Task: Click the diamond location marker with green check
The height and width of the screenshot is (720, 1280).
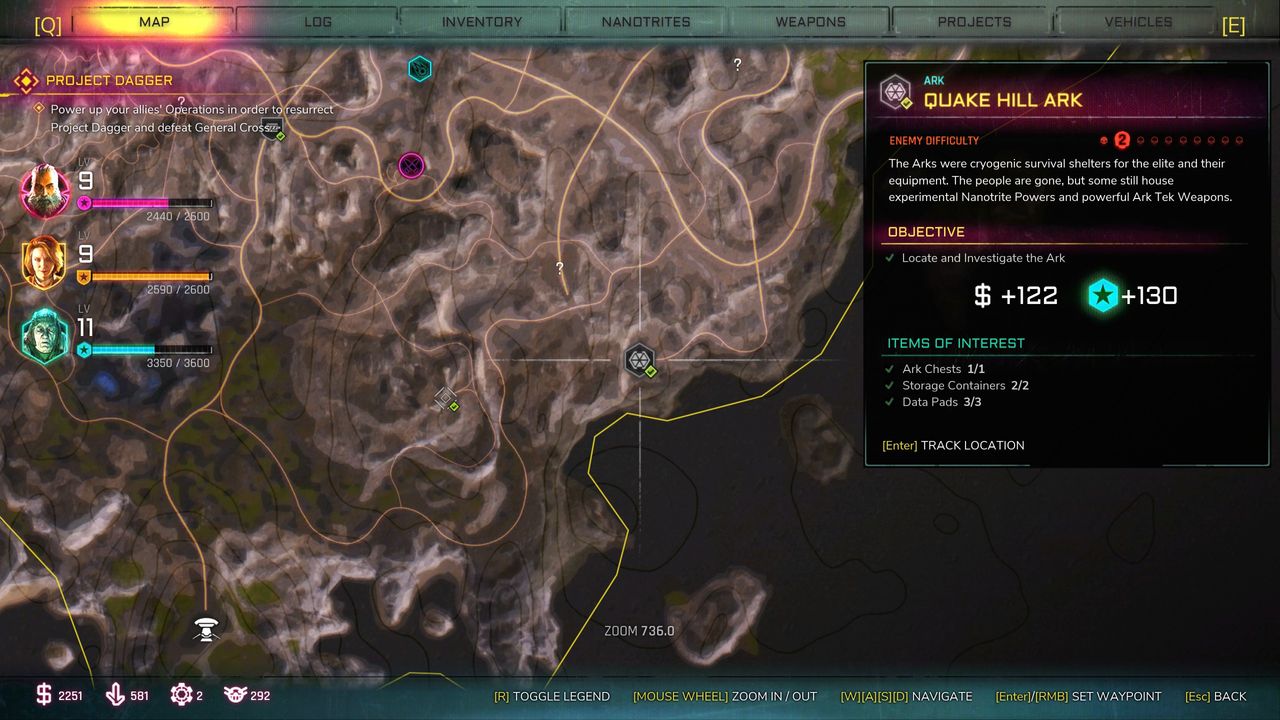Action: (446, 399)
